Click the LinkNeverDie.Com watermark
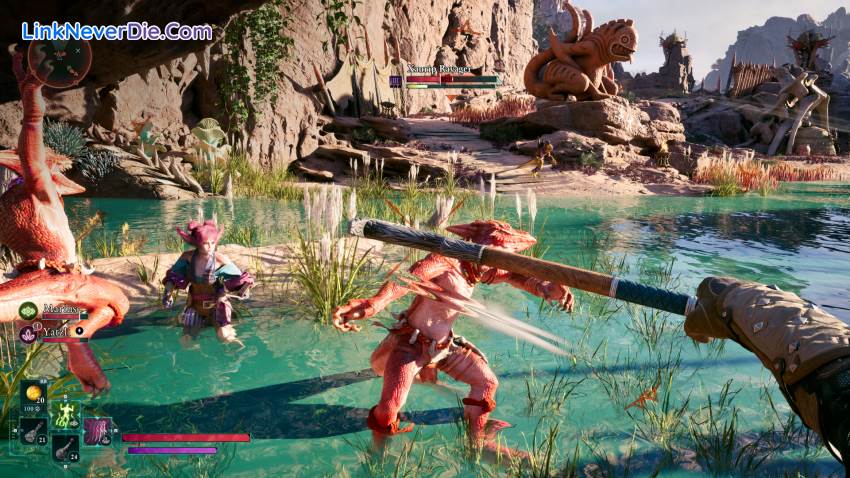This screenshot has width=850, height=478. coord(117,31)
